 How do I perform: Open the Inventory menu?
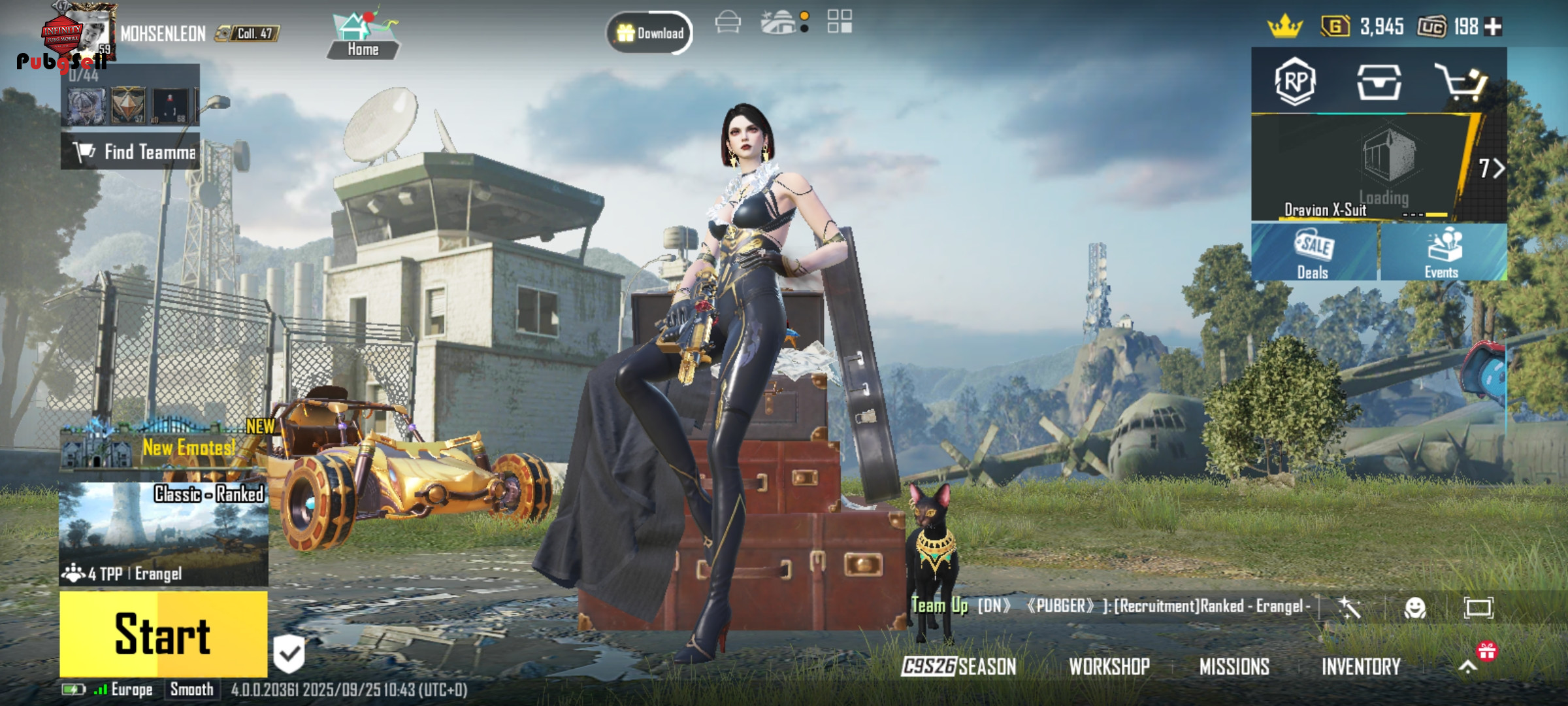(x=1361, y=666)
